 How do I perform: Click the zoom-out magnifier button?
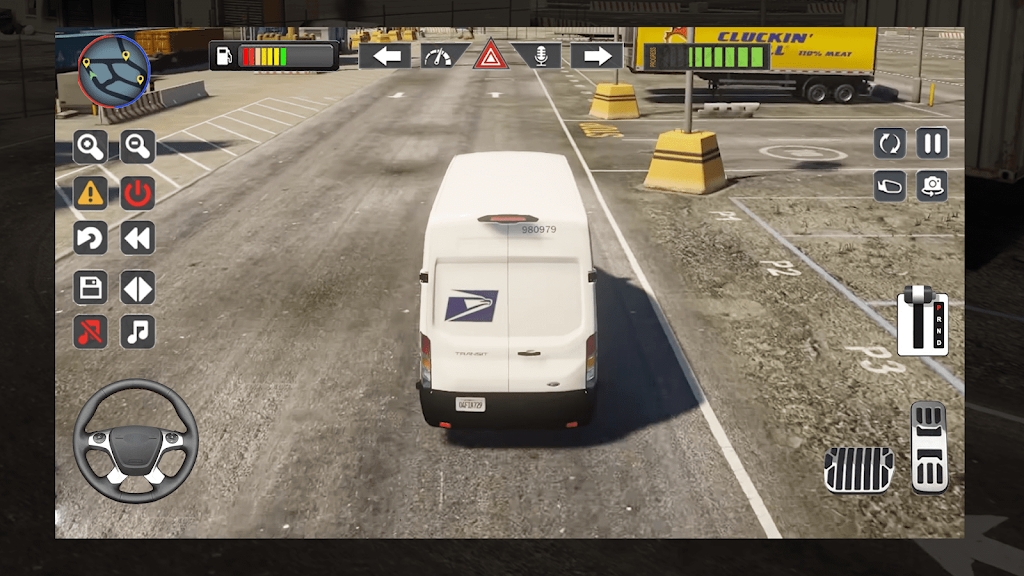point(138,147)
